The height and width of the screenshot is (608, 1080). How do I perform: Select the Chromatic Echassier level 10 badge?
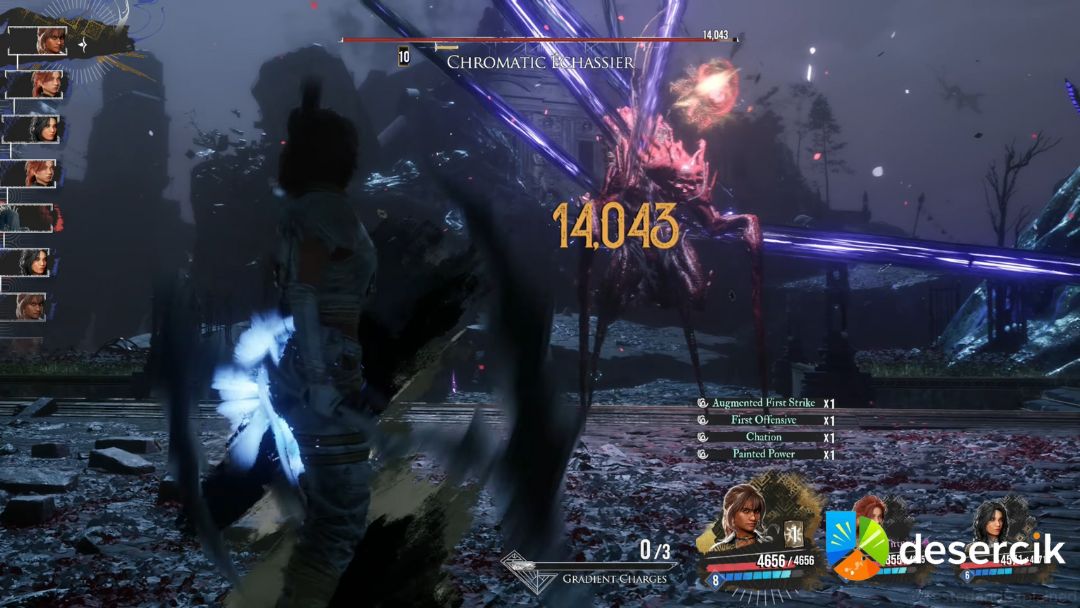point(404,57)
